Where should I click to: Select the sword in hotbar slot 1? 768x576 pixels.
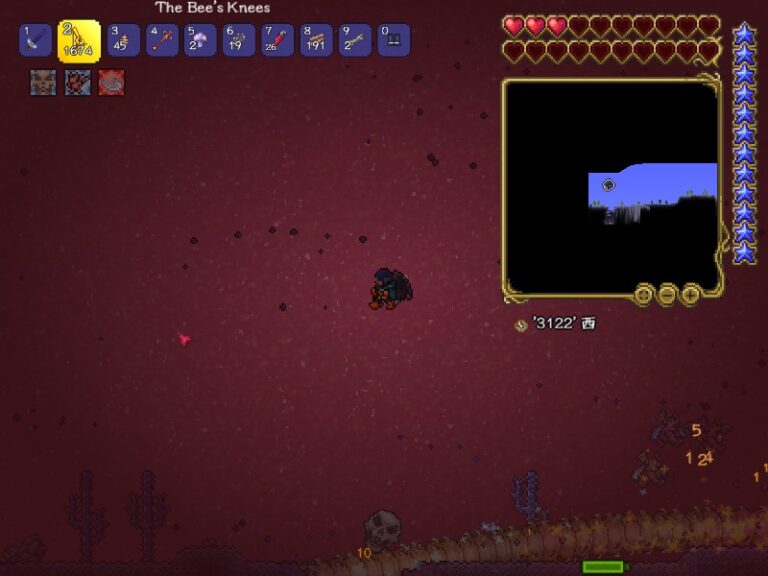coord(35,41)
